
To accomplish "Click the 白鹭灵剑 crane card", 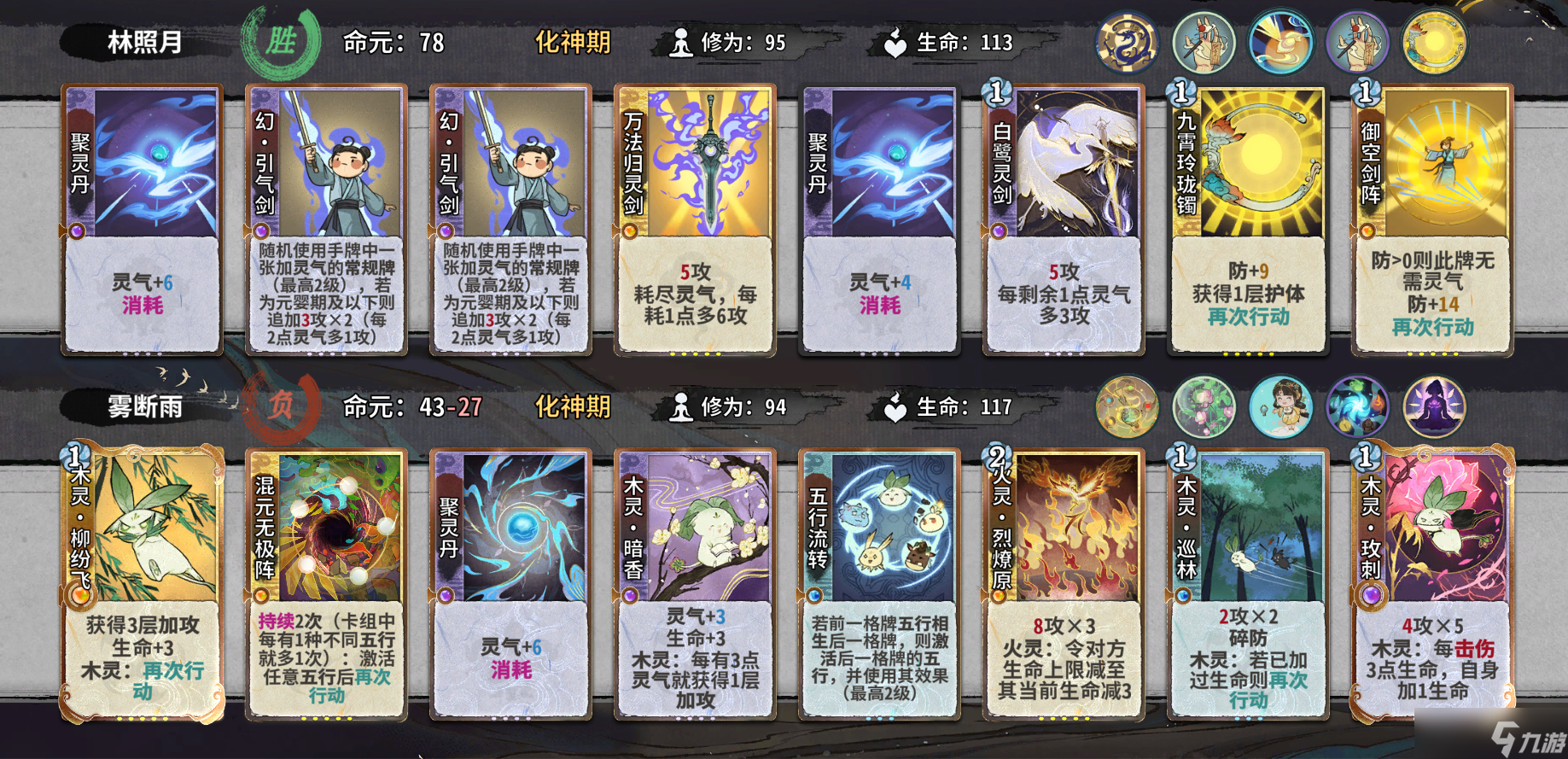I will [1063, 218].
